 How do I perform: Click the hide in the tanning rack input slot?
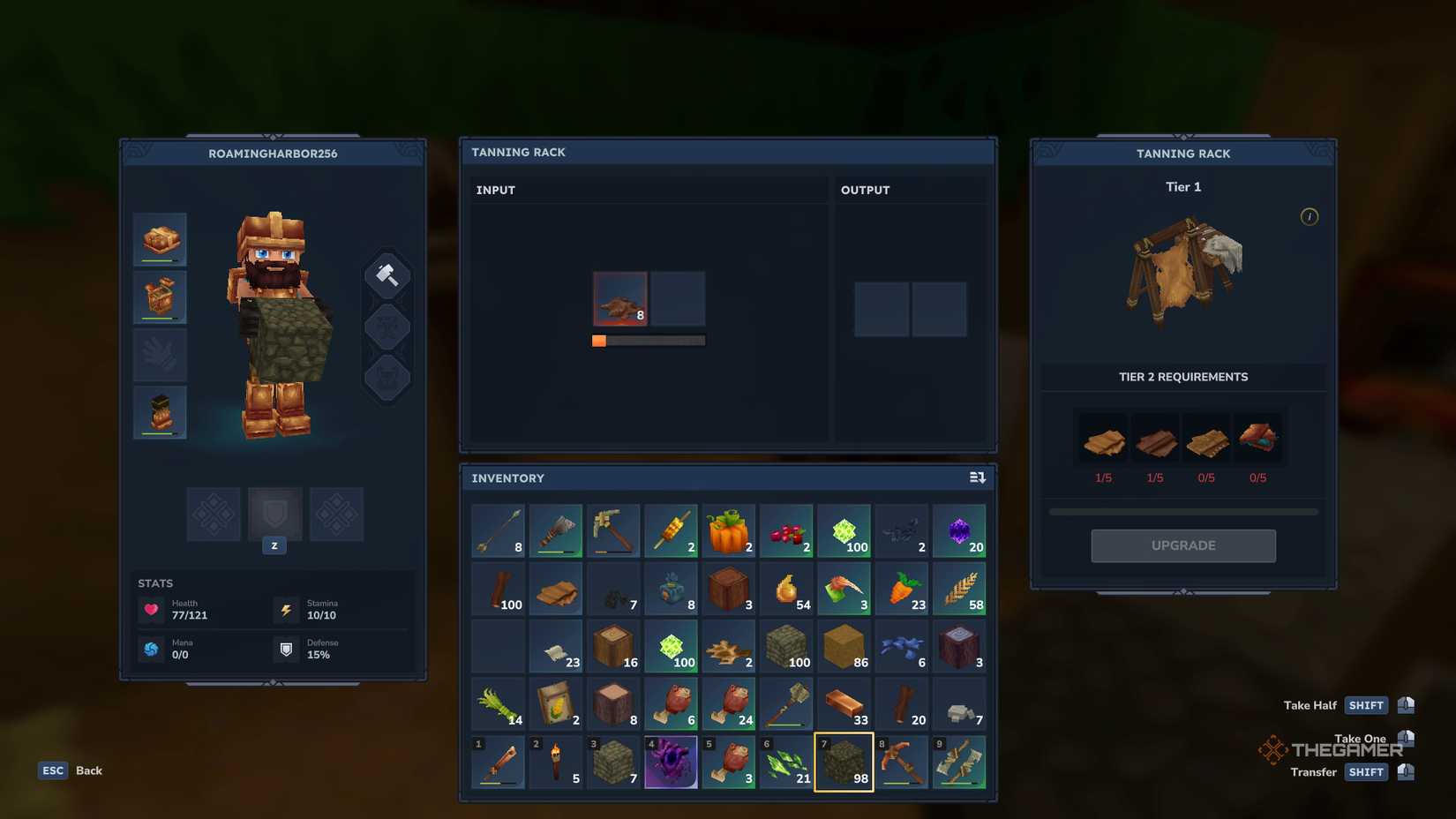click(619, 298)
